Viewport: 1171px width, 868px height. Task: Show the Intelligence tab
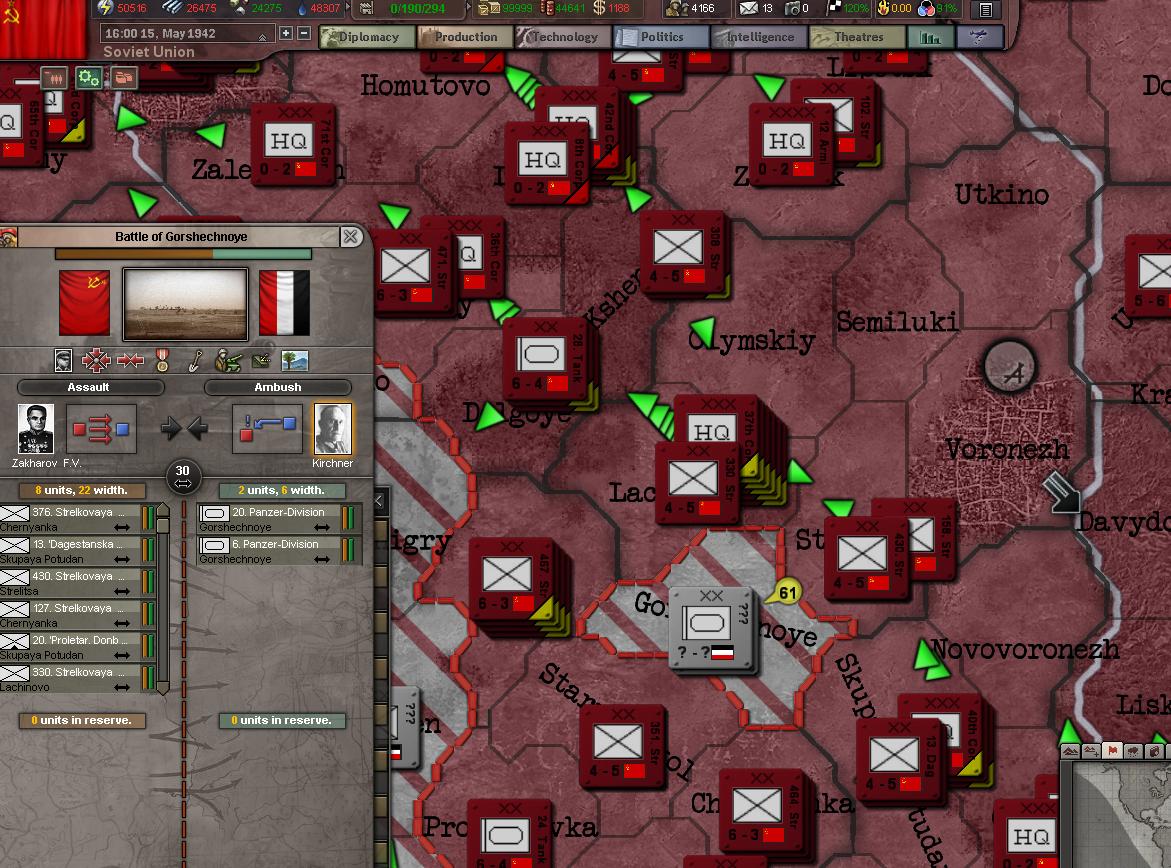coord(758,38)
